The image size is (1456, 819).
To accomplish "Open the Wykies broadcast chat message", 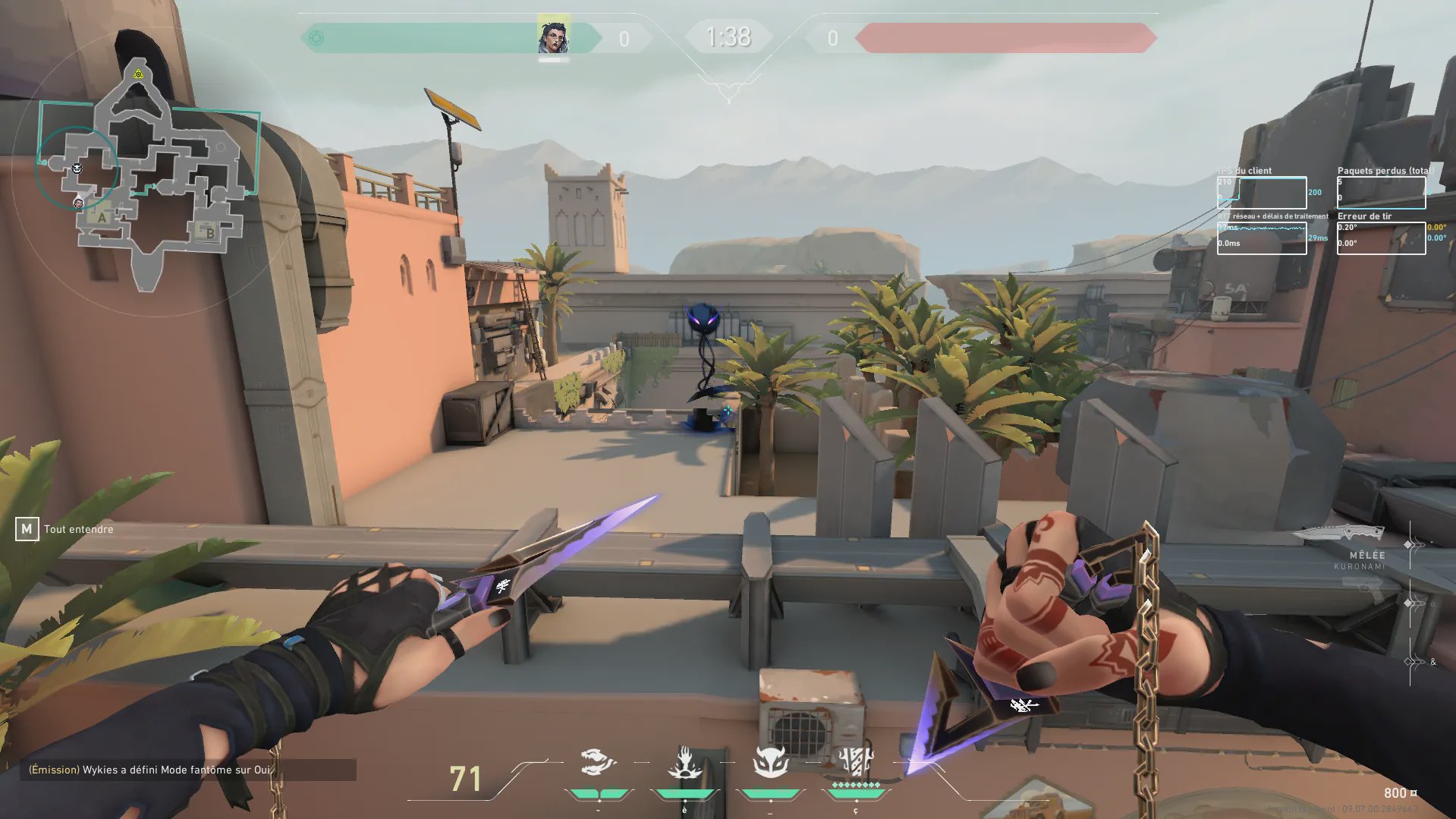I will coord(150,770).
